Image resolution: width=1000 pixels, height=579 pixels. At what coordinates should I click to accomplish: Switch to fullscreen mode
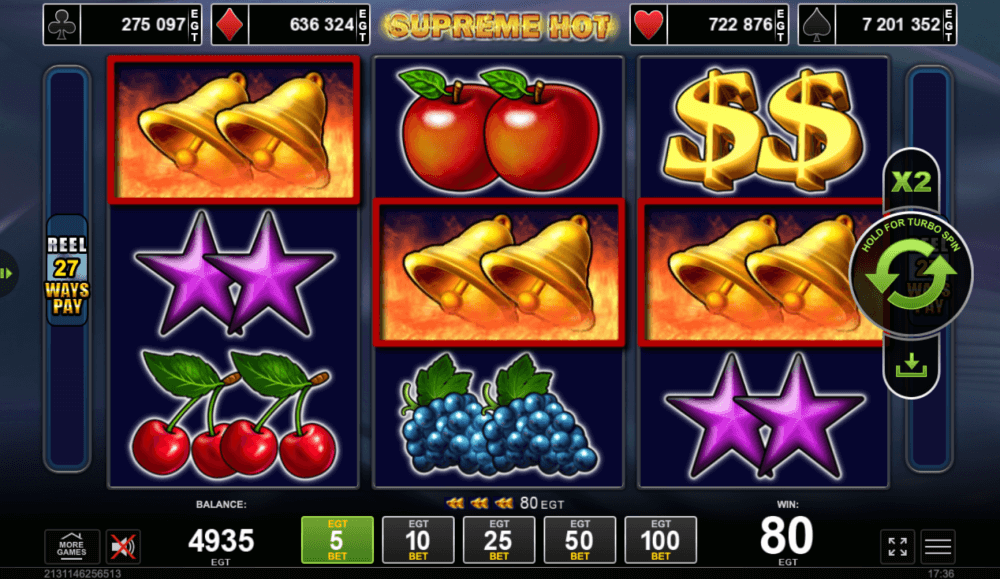point(897,546)
